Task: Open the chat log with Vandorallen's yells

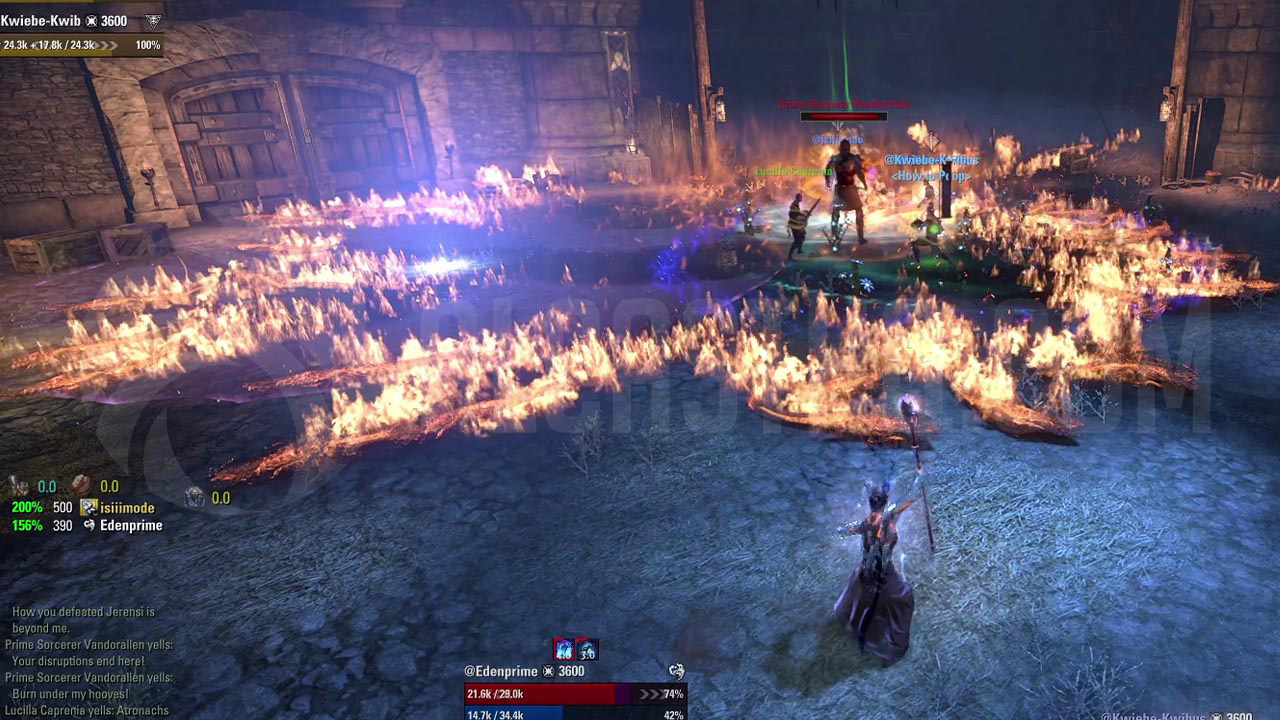Action: click(x=88, y=662)
